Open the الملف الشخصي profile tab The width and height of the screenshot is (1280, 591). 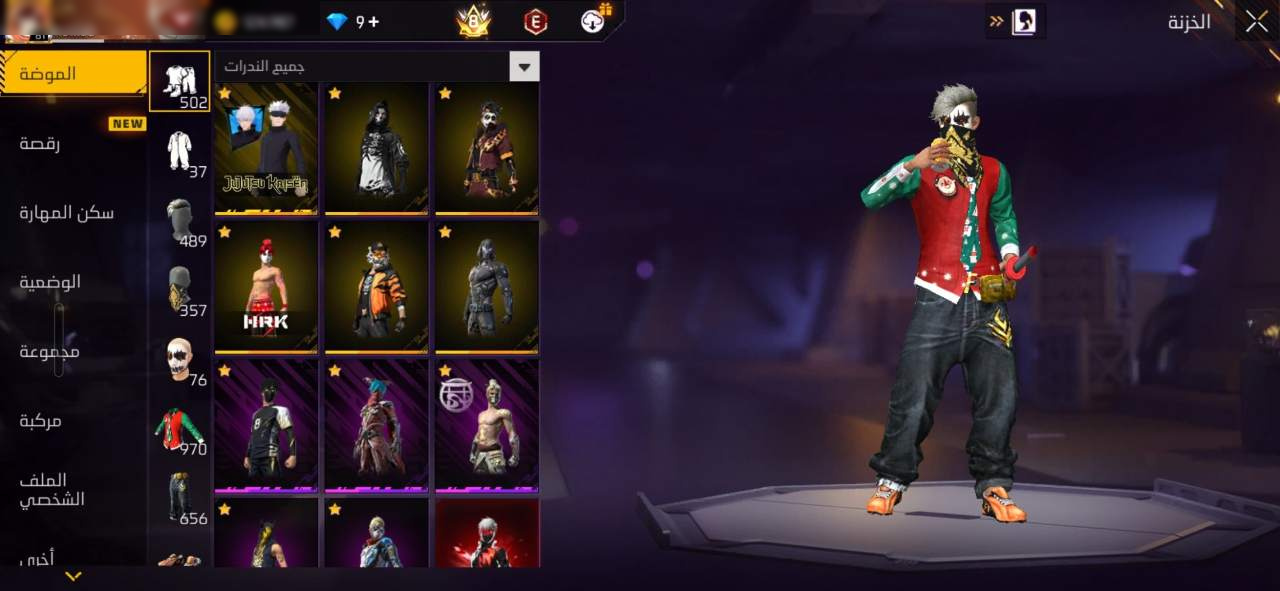coord(52,490)
